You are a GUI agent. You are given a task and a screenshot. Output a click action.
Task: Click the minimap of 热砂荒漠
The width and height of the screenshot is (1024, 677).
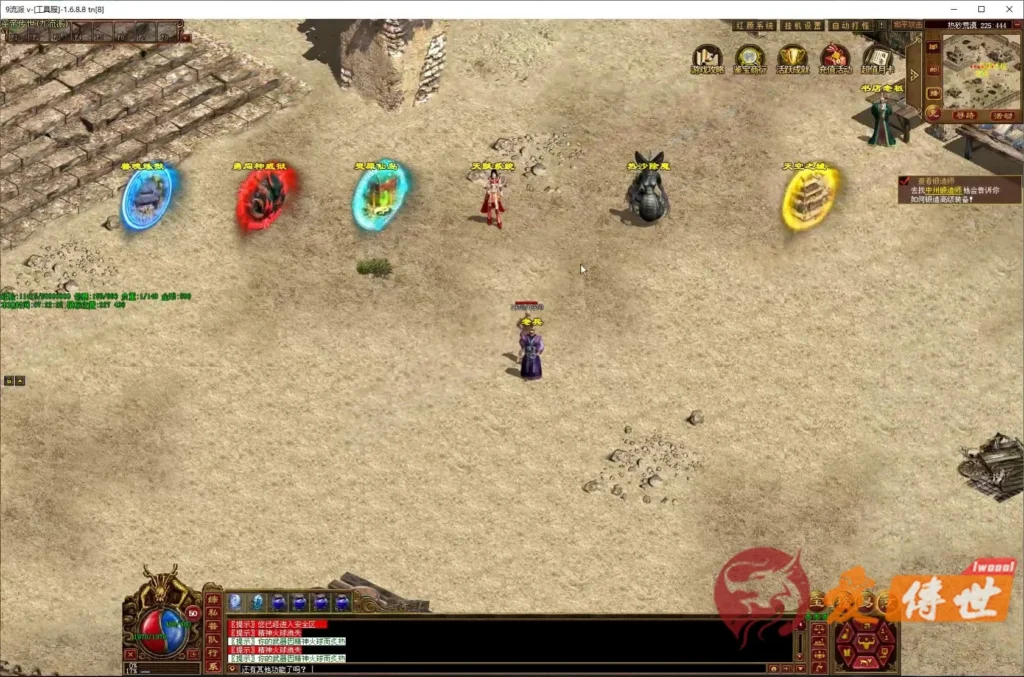coord(980,72)
